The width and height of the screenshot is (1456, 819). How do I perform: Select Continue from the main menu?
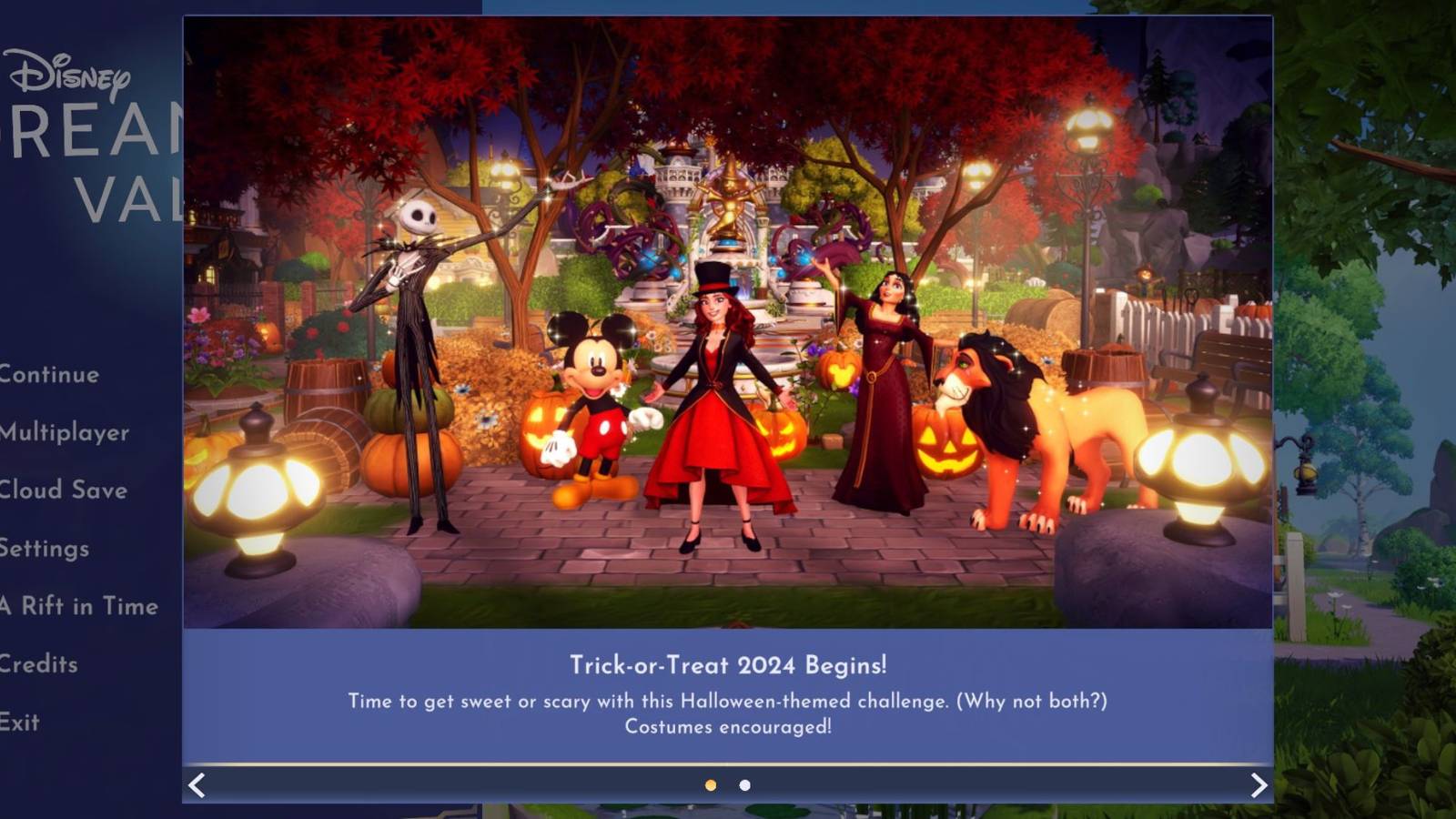[x=50, y=374]
